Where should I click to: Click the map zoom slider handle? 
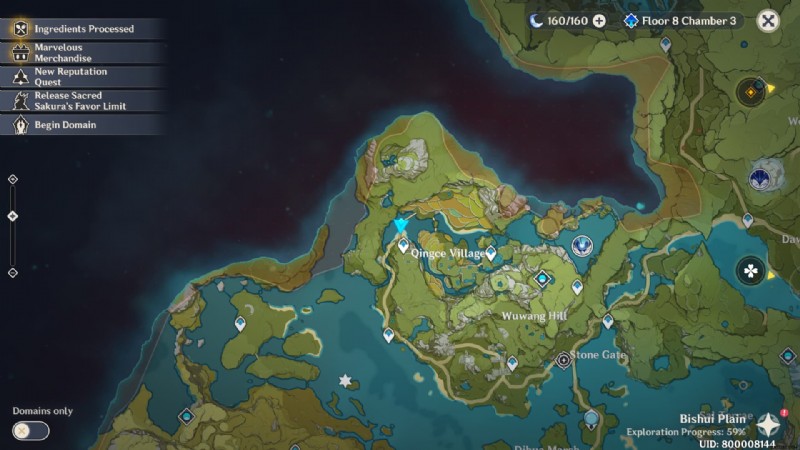coord(13,216)
